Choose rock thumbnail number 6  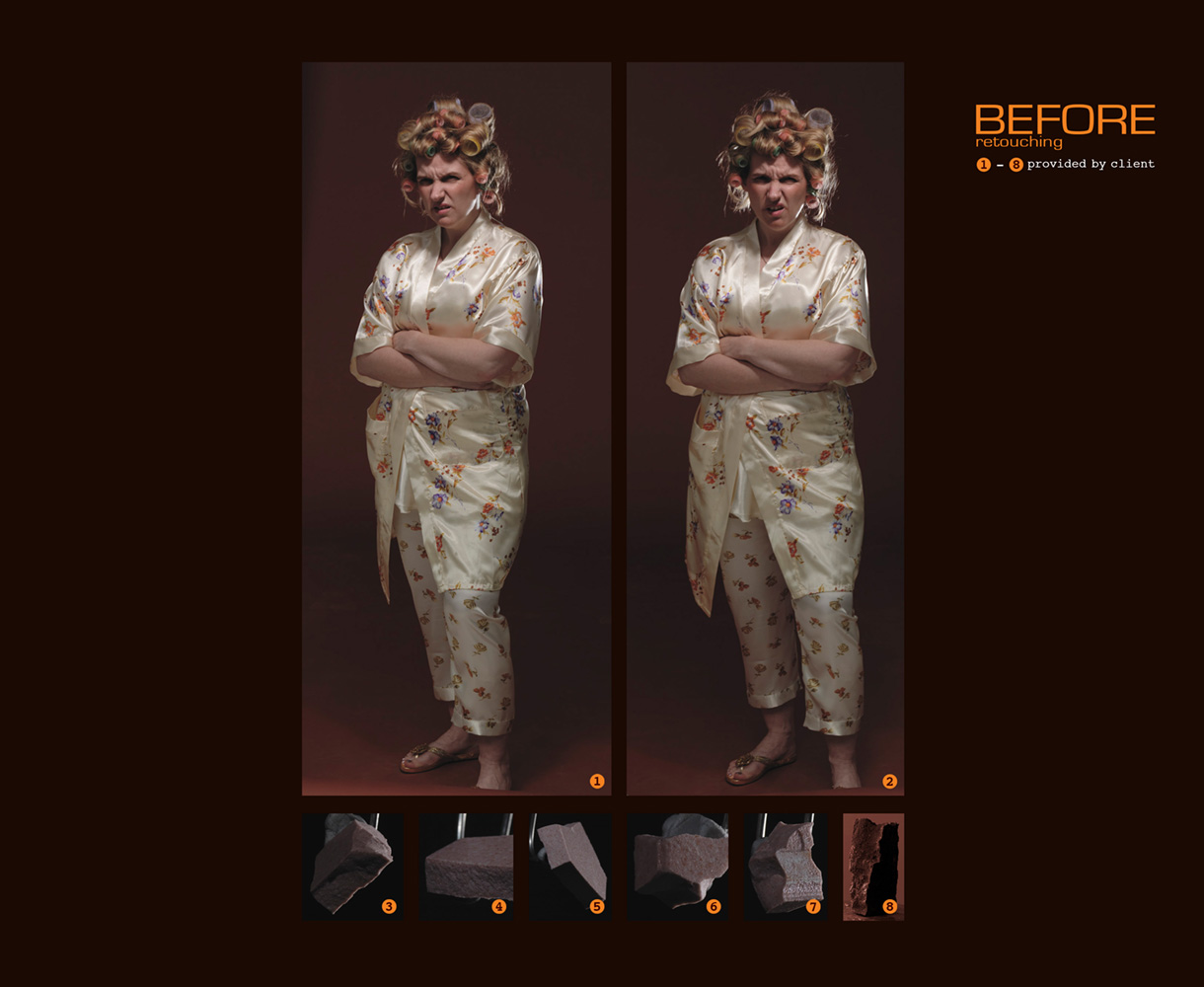678,867
